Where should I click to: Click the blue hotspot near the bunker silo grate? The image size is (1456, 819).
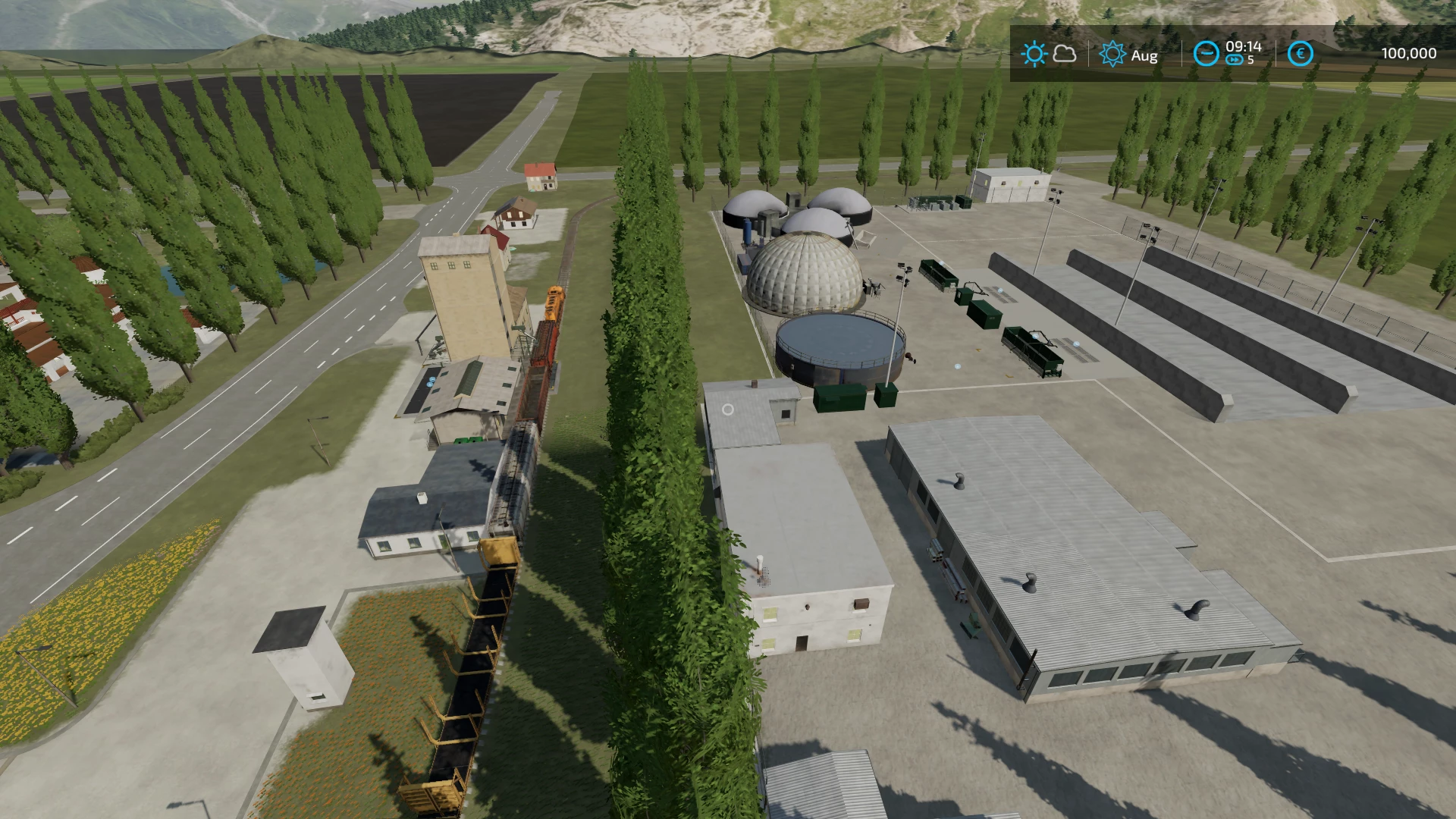click(1000, 290)
